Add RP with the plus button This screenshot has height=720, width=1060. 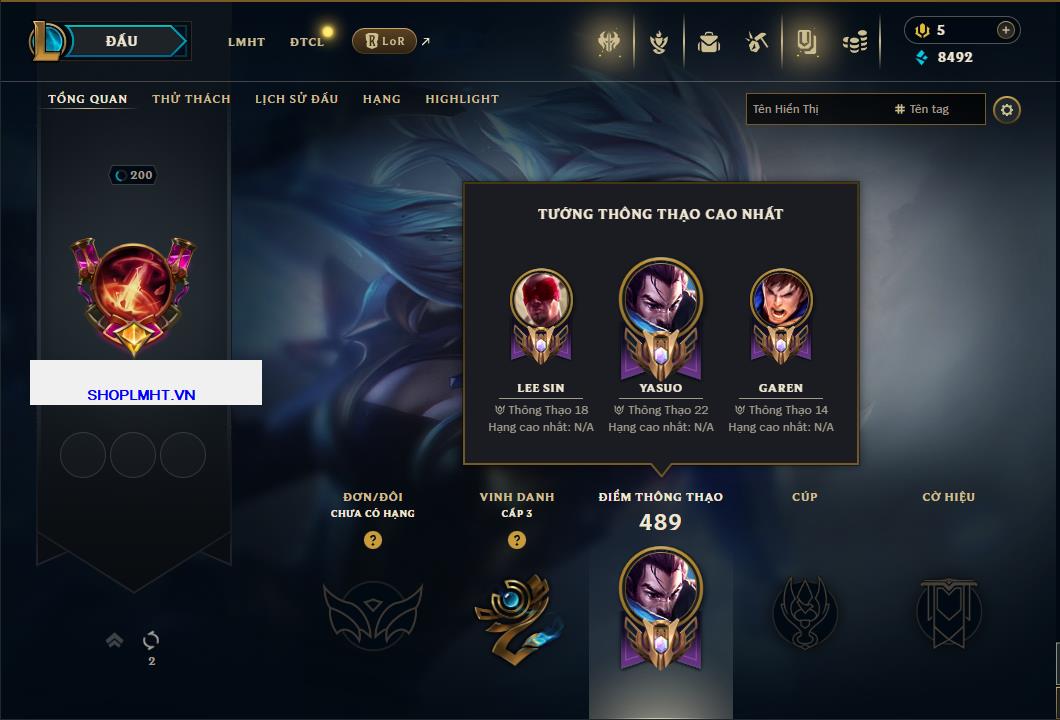(x=1005, y=30)
